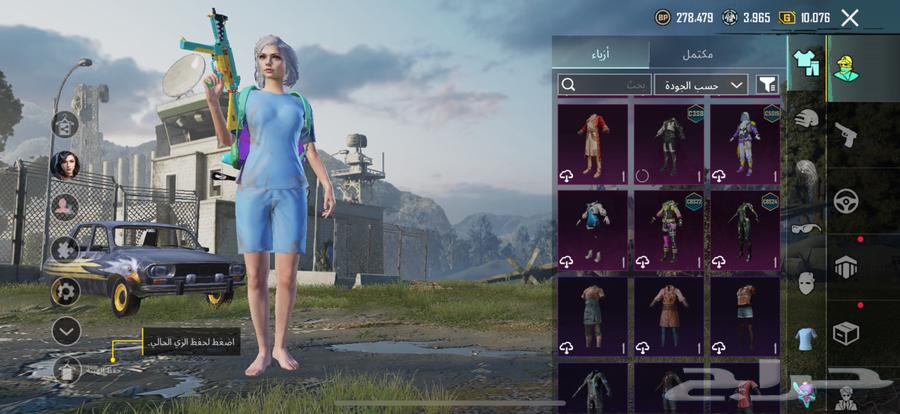
Task: Select the character portrait icon
Action: pos(66,164)
